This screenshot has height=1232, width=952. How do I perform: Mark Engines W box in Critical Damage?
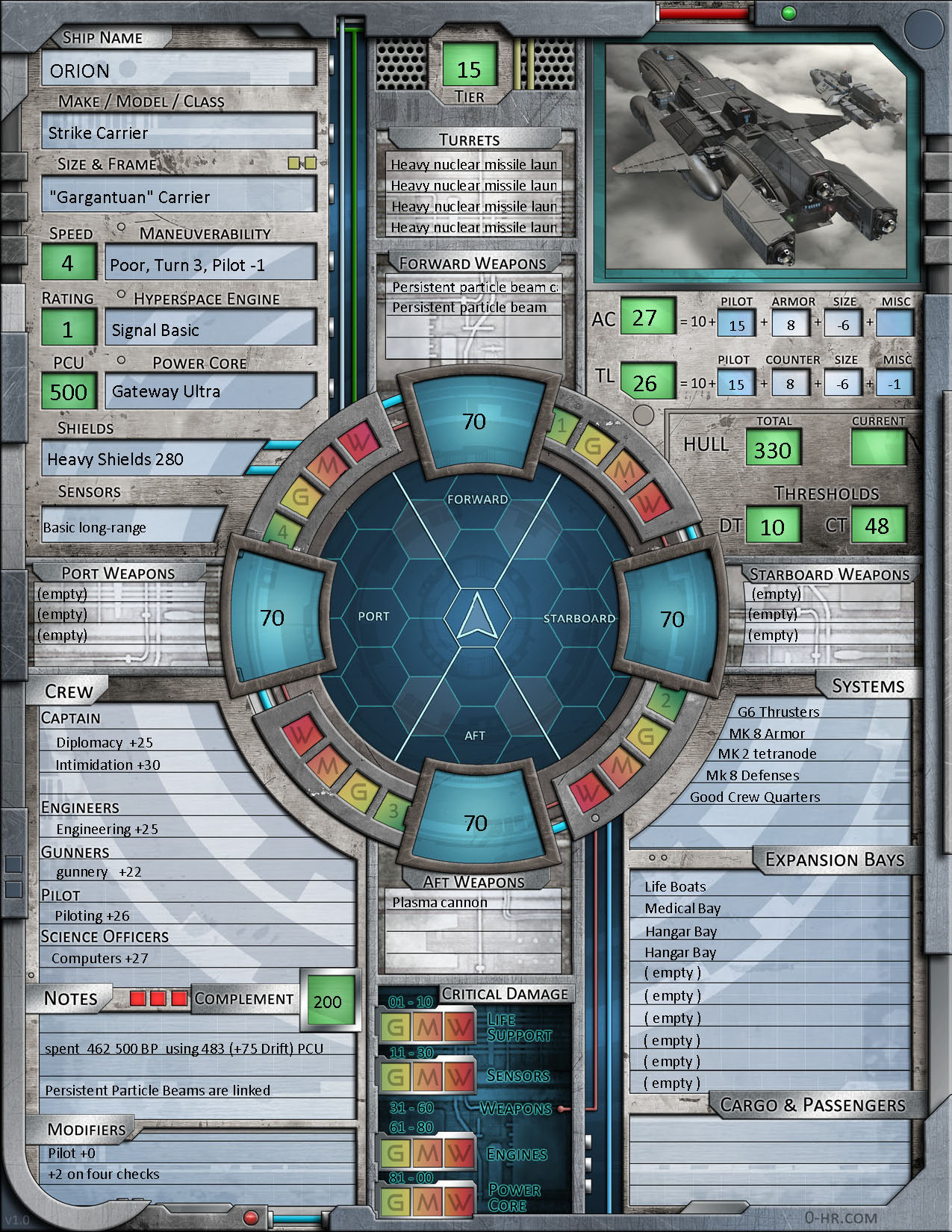(458, 1154)
